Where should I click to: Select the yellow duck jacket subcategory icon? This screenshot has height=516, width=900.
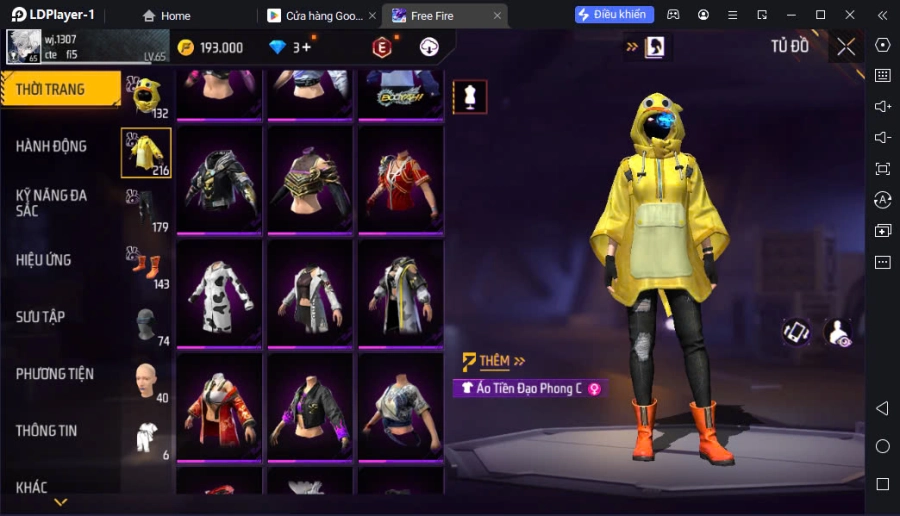click(146, 152)
